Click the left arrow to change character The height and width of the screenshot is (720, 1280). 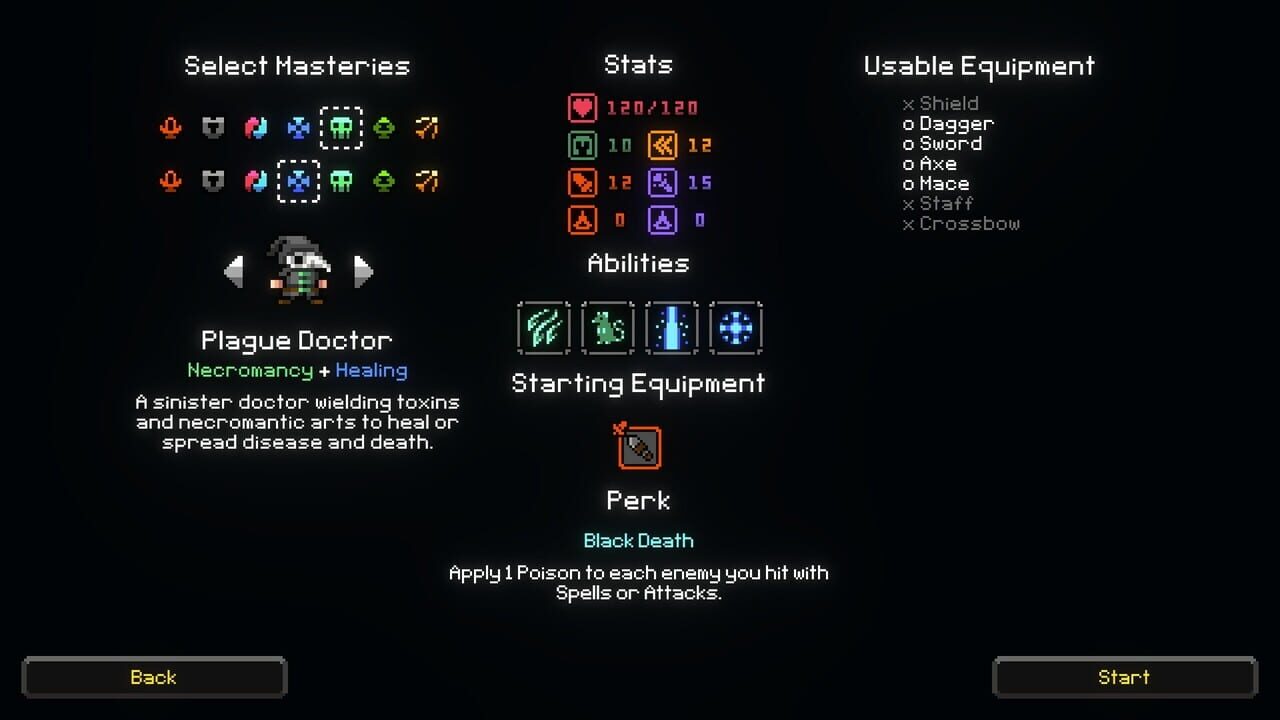235,271
